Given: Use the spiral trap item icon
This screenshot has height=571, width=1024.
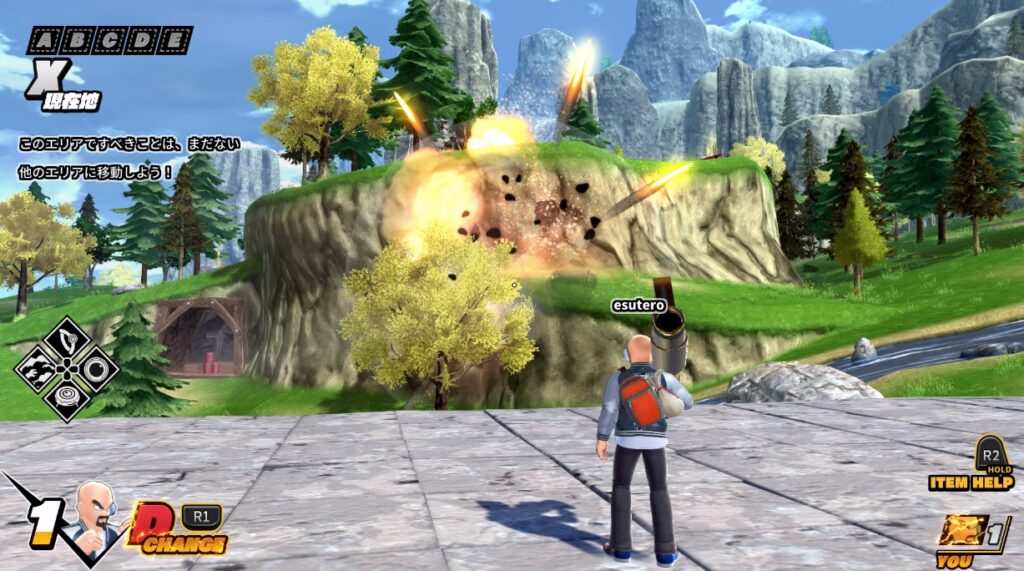Looking at the screenshot, I should click(66, 397).
